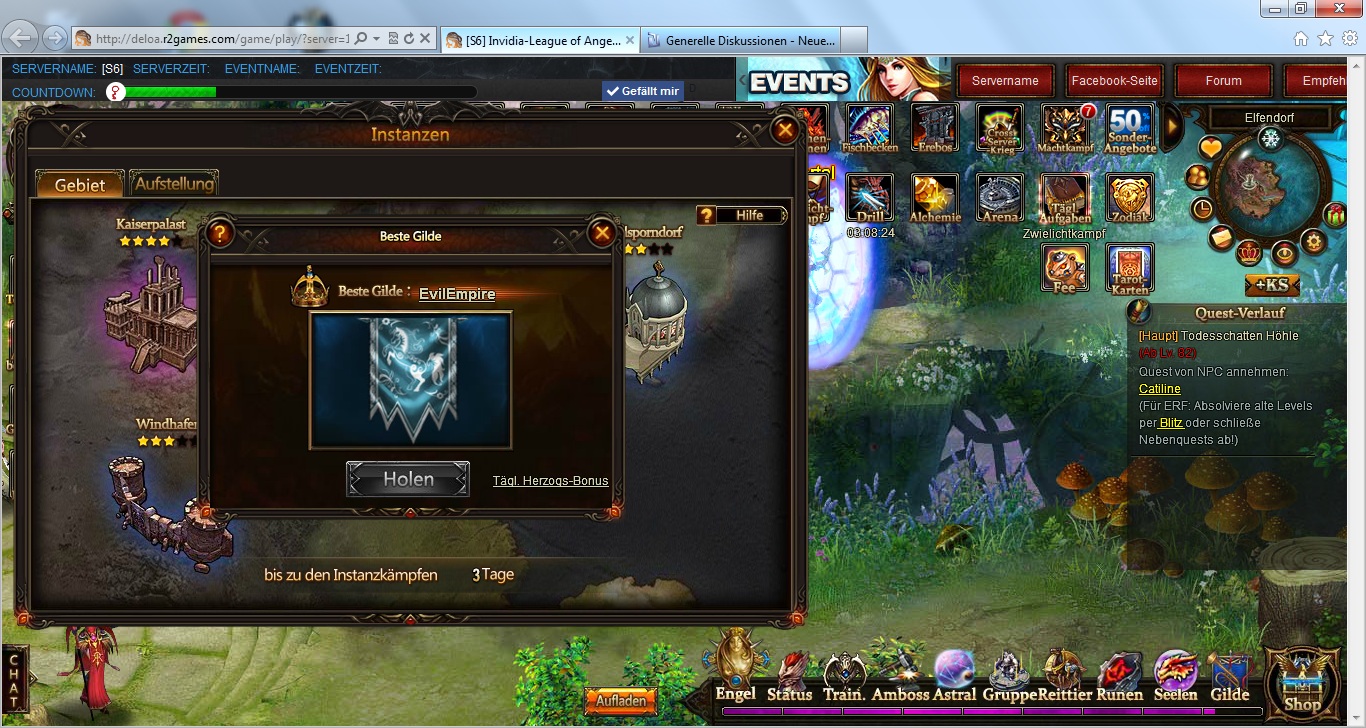Open Tarot-Karten icon
The image size is (1366, 728).
pyautogui.click(x=1130, y=268)
